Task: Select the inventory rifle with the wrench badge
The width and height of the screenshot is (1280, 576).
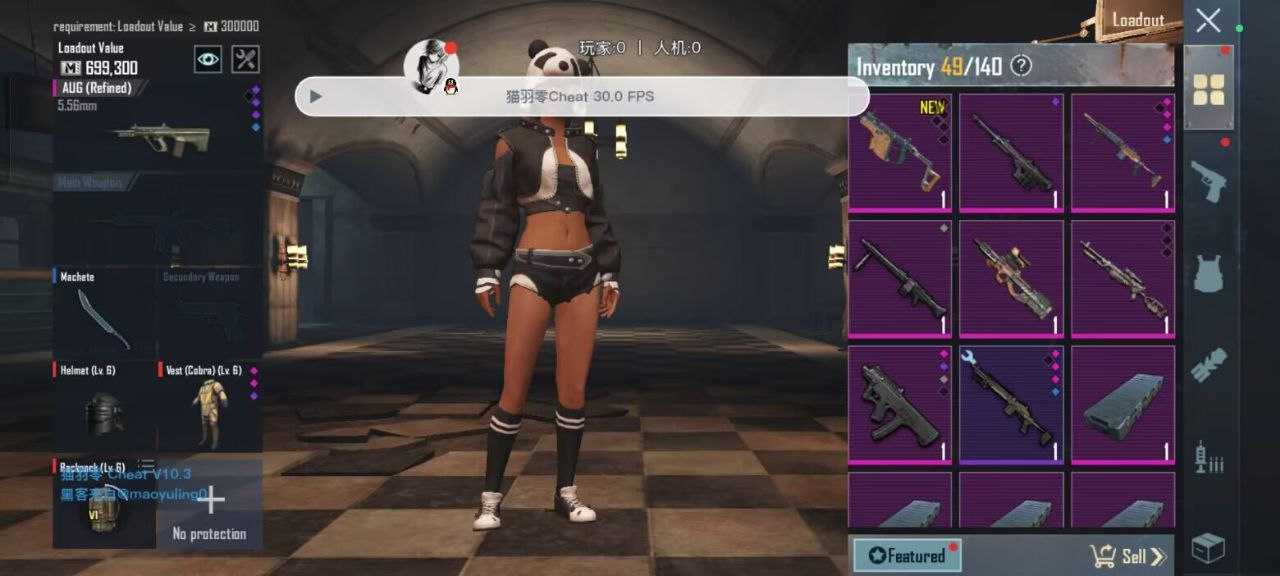Action: (x=1011, y=405)
